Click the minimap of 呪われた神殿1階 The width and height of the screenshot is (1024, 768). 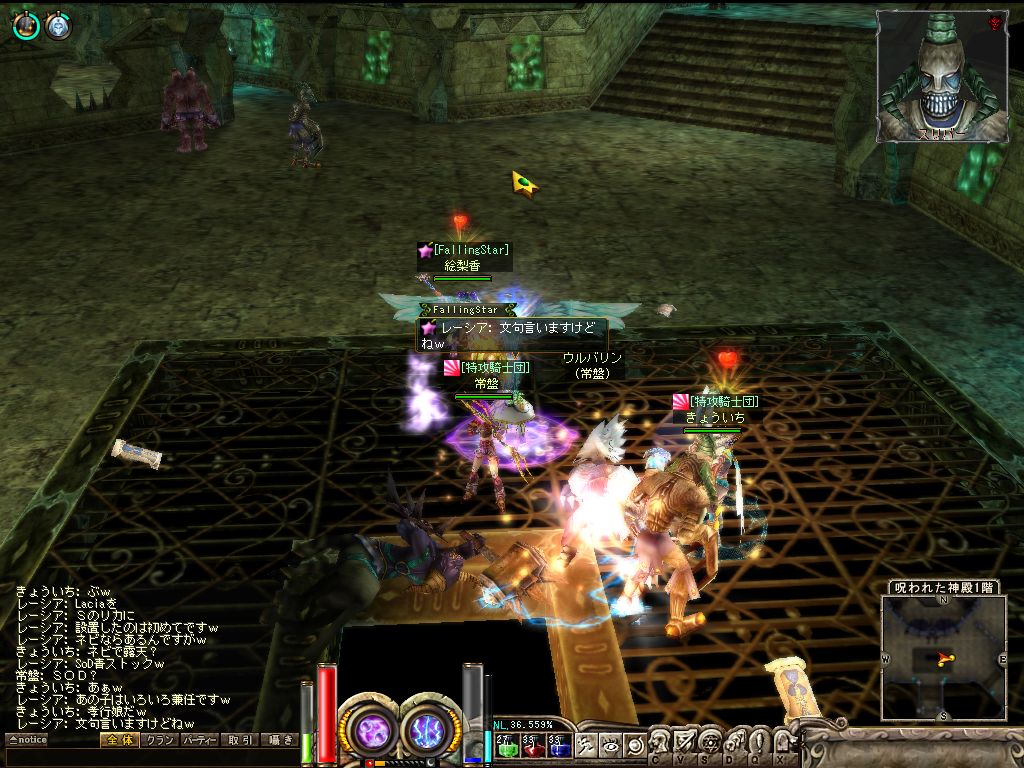point(943,657)
